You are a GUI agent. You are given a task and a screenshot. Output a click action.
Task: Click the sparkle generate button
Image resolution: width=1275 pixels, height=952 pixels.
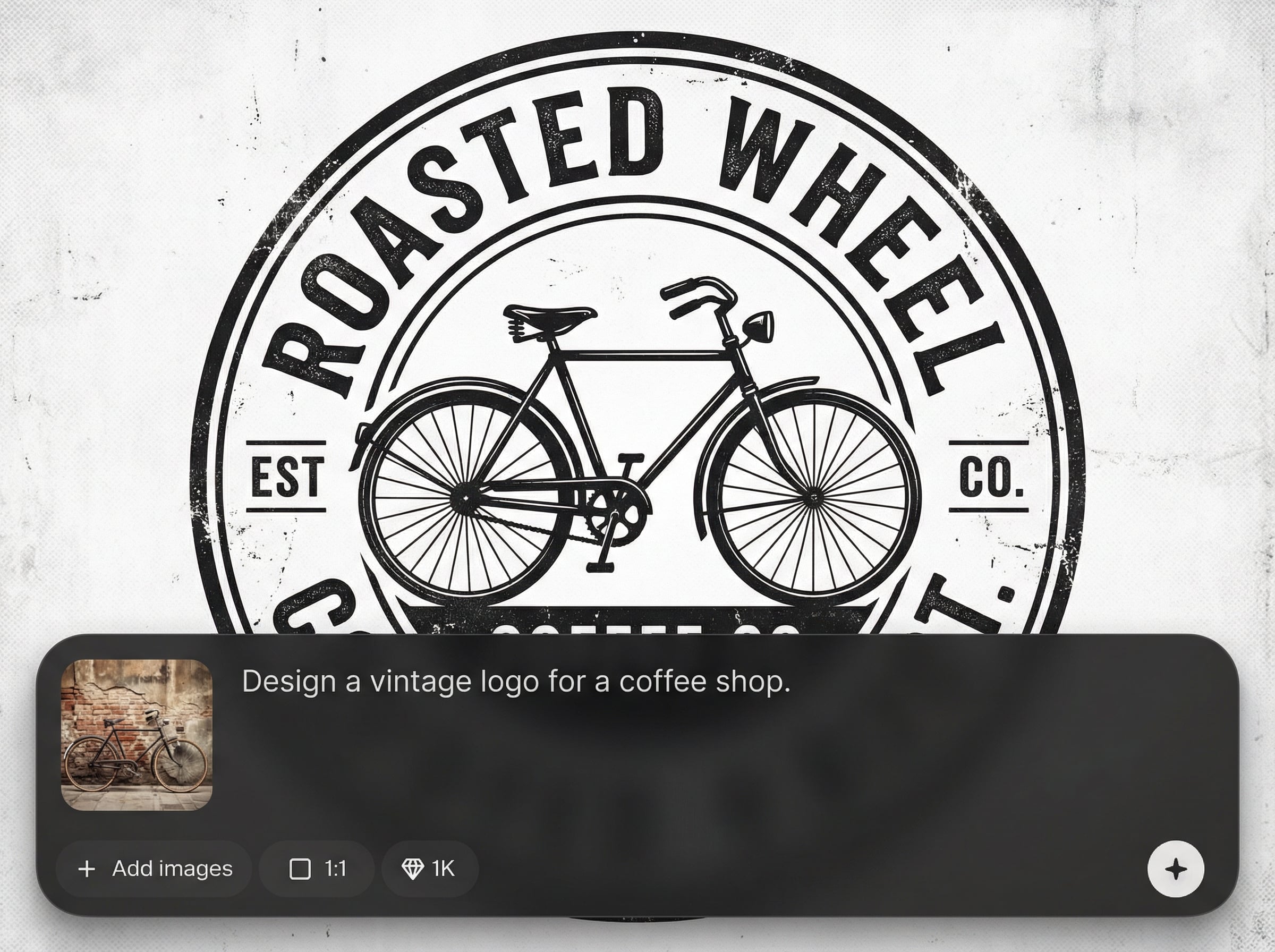pos(1175,869)
